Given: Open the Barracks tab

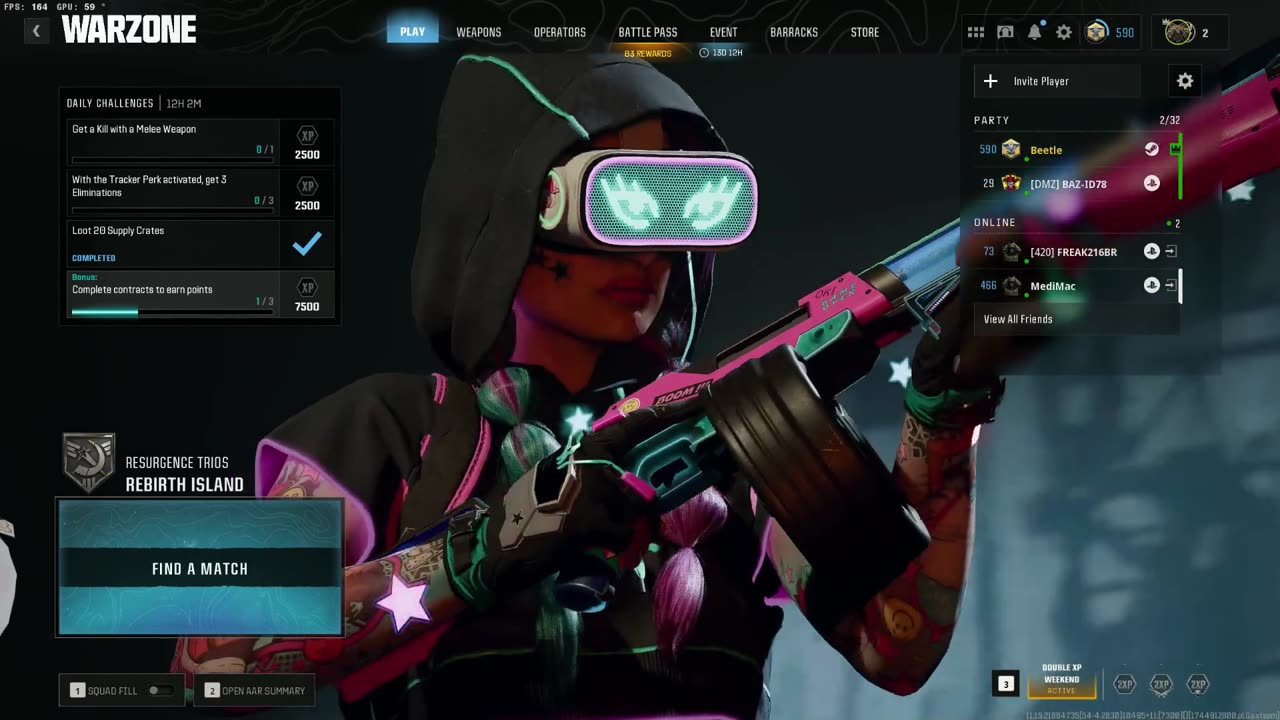Looking at the screenshot, I should (793, 32).
